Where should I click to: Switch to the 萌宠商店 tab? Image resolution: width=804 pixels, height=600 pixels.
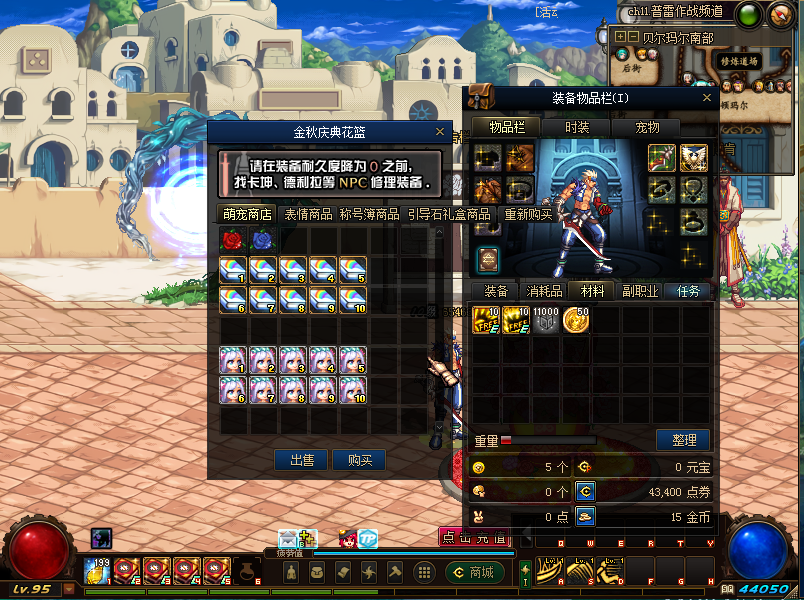[248, 214]
